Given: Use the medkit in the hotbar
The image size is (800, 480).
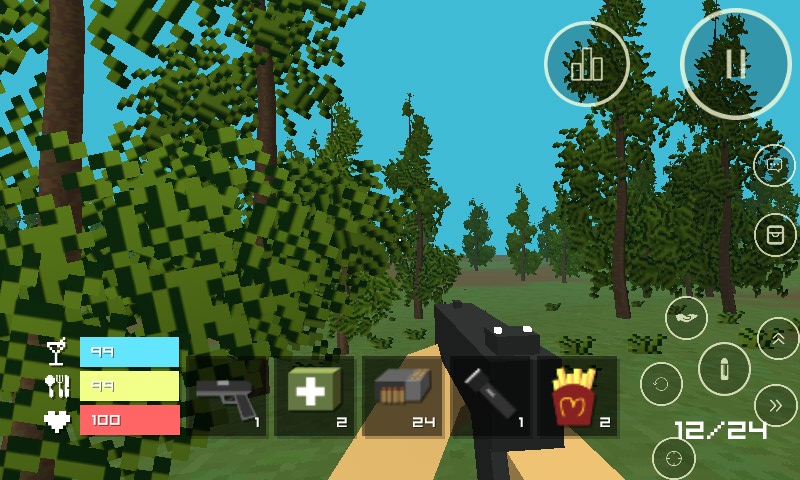Looking at the screenshot, I should tap(314, 397).
